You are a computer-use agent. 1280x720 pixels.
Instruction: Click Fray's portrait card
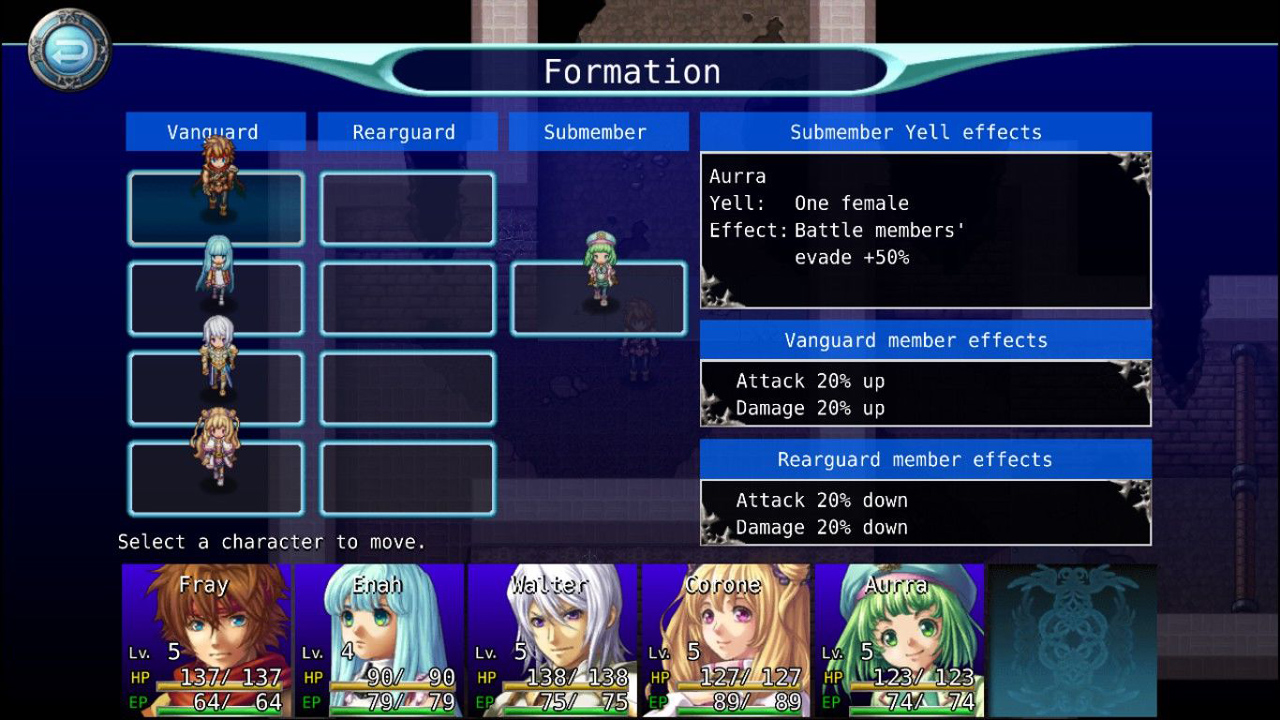tap(206, 640)
